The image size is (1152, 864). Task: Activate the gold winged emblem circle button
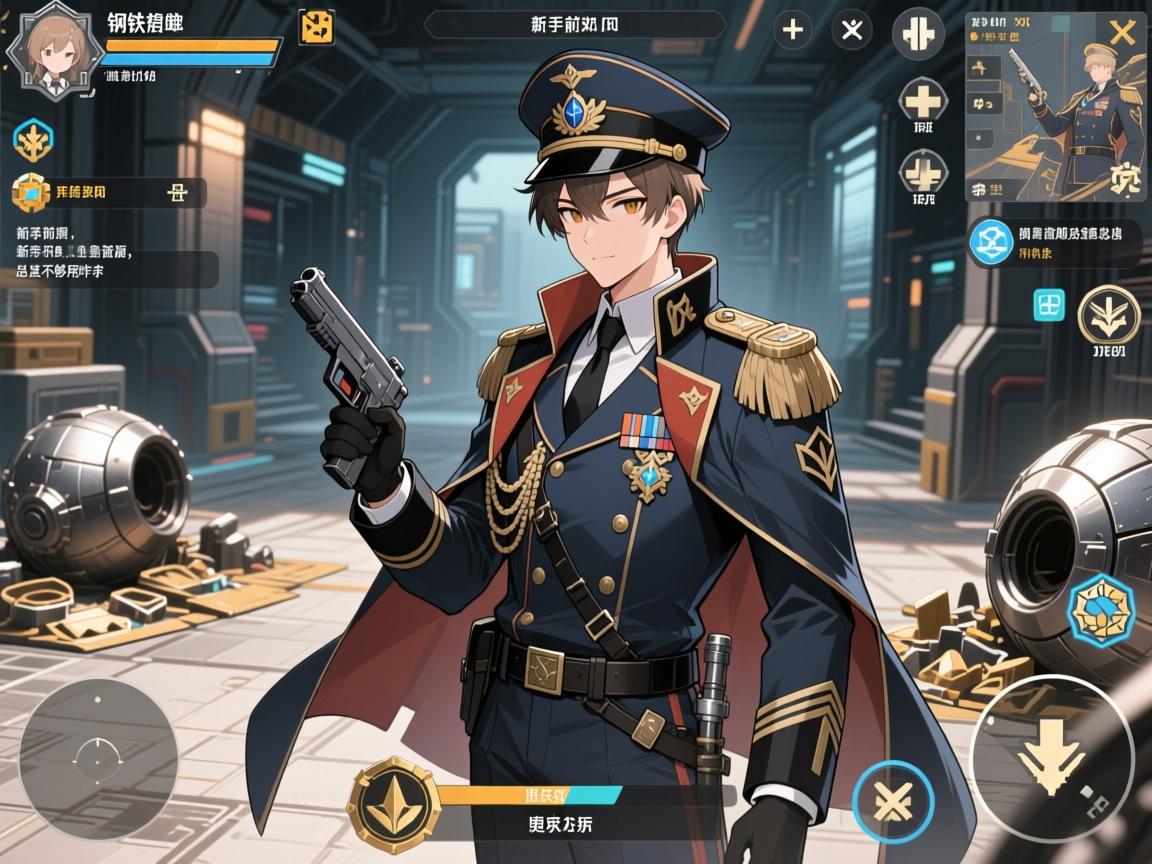click(1108, 314)
